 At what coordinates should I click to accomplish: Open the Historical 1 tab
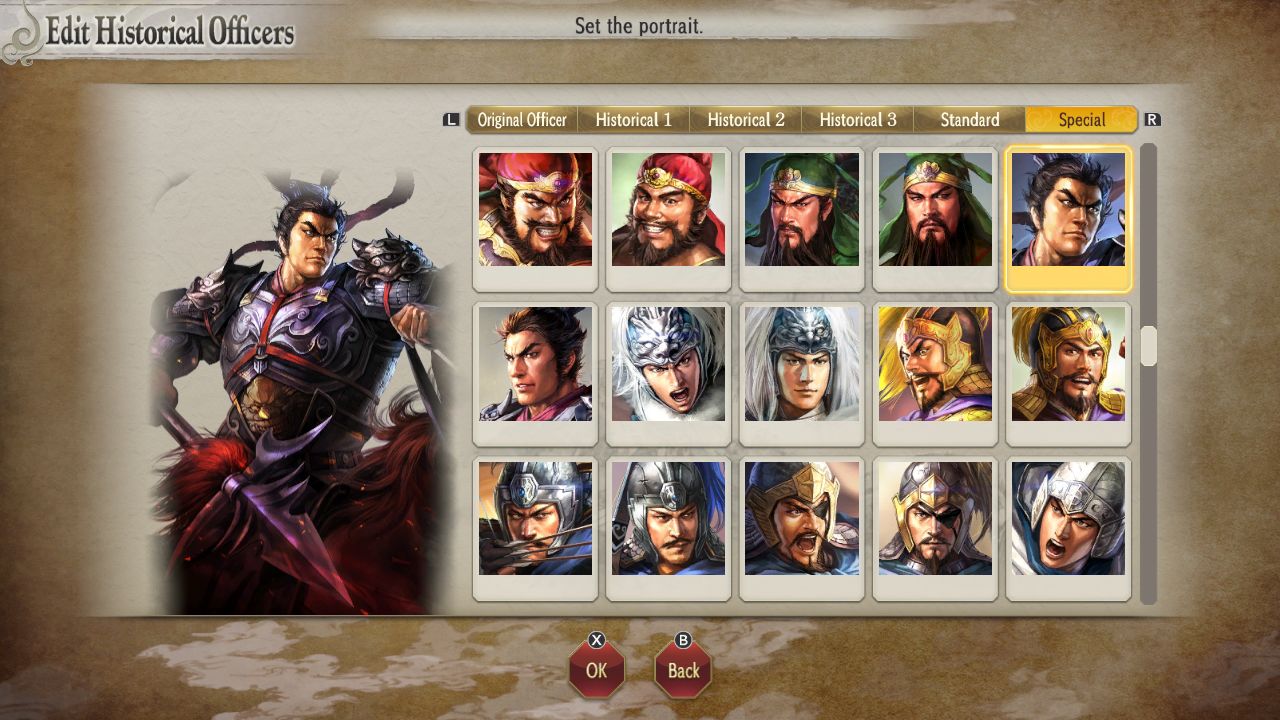[x=634, y=119]
